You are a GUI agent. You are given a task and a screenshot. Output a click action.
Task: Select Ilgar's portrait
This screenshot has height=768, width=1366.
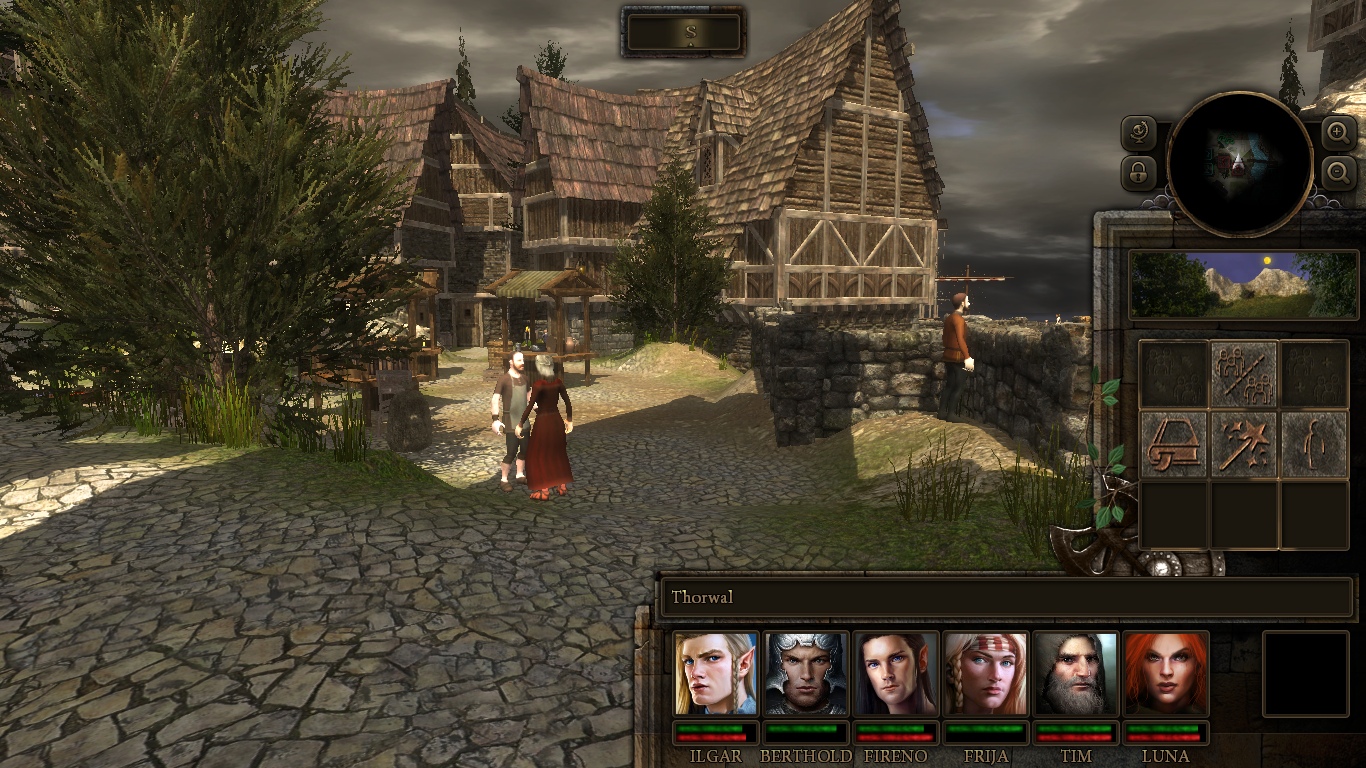(x=716, y=673)
